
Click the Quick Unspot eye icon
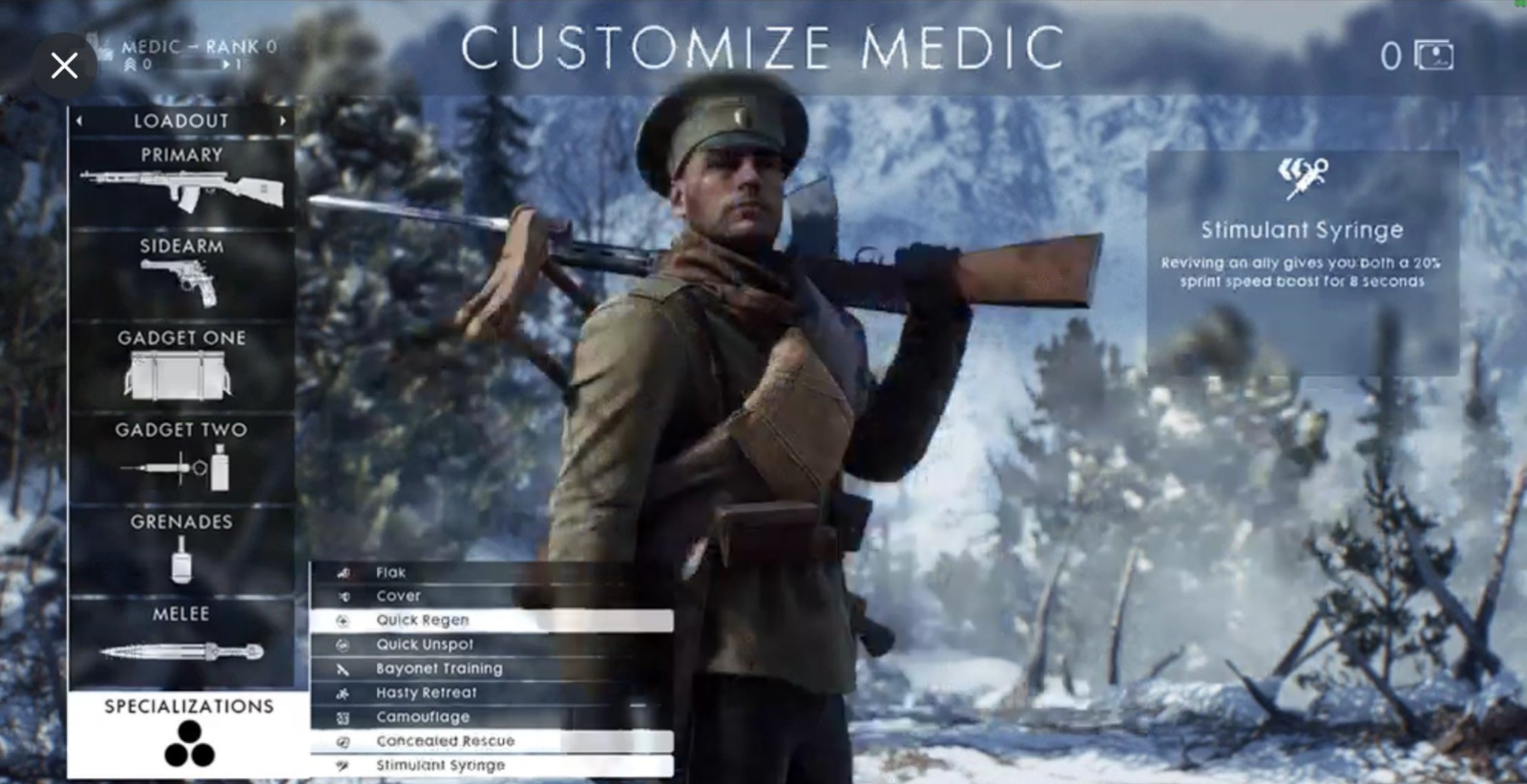pyautogui.click(x=344, y=644)
